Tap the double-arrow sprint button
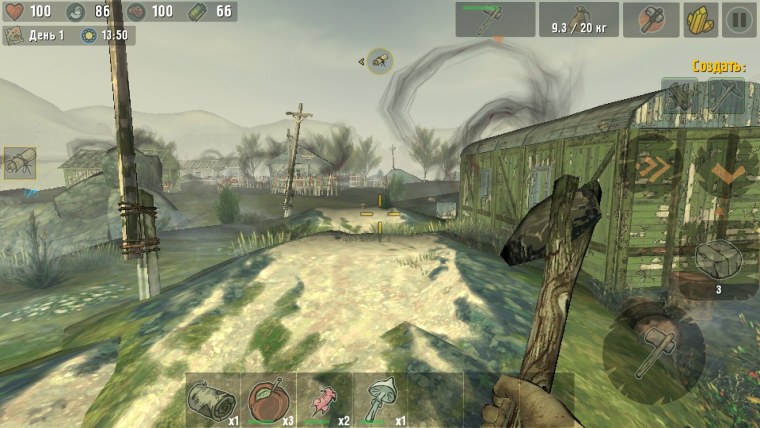 click(655, 168)
